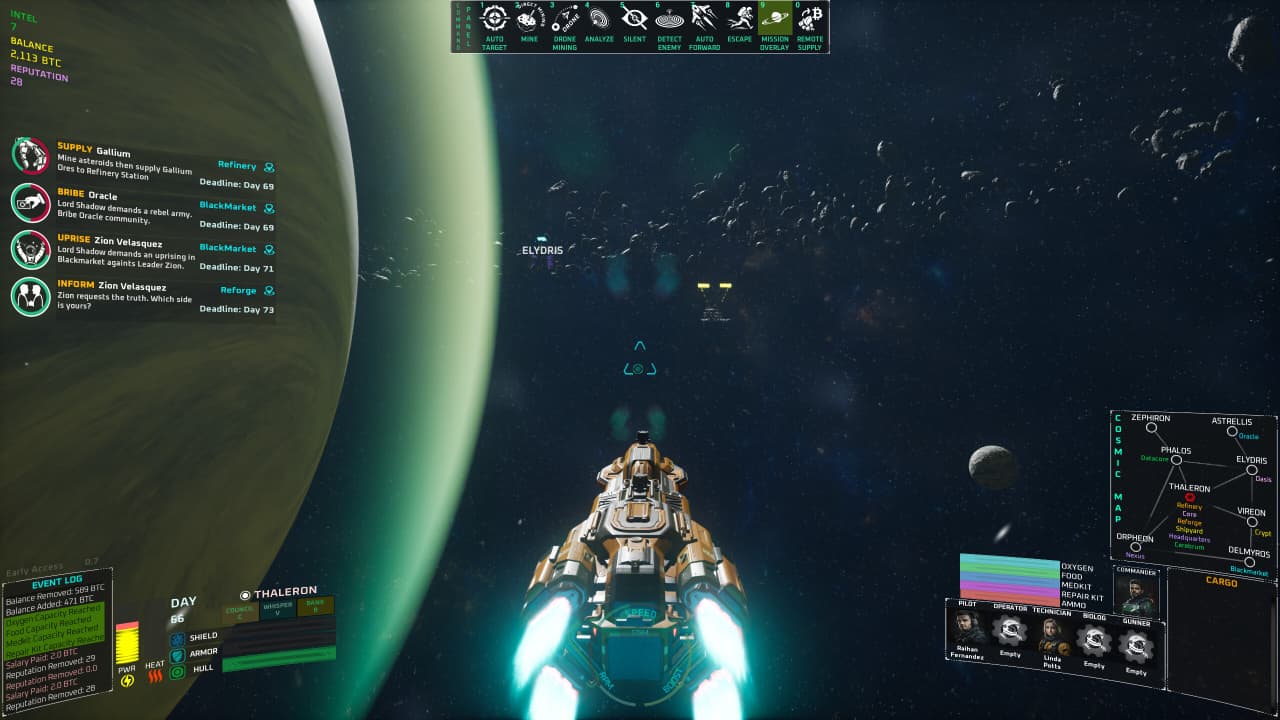The image size is (1280, 720).
Task: Trigger the Detect Enemy command
Action: point(669,21)
